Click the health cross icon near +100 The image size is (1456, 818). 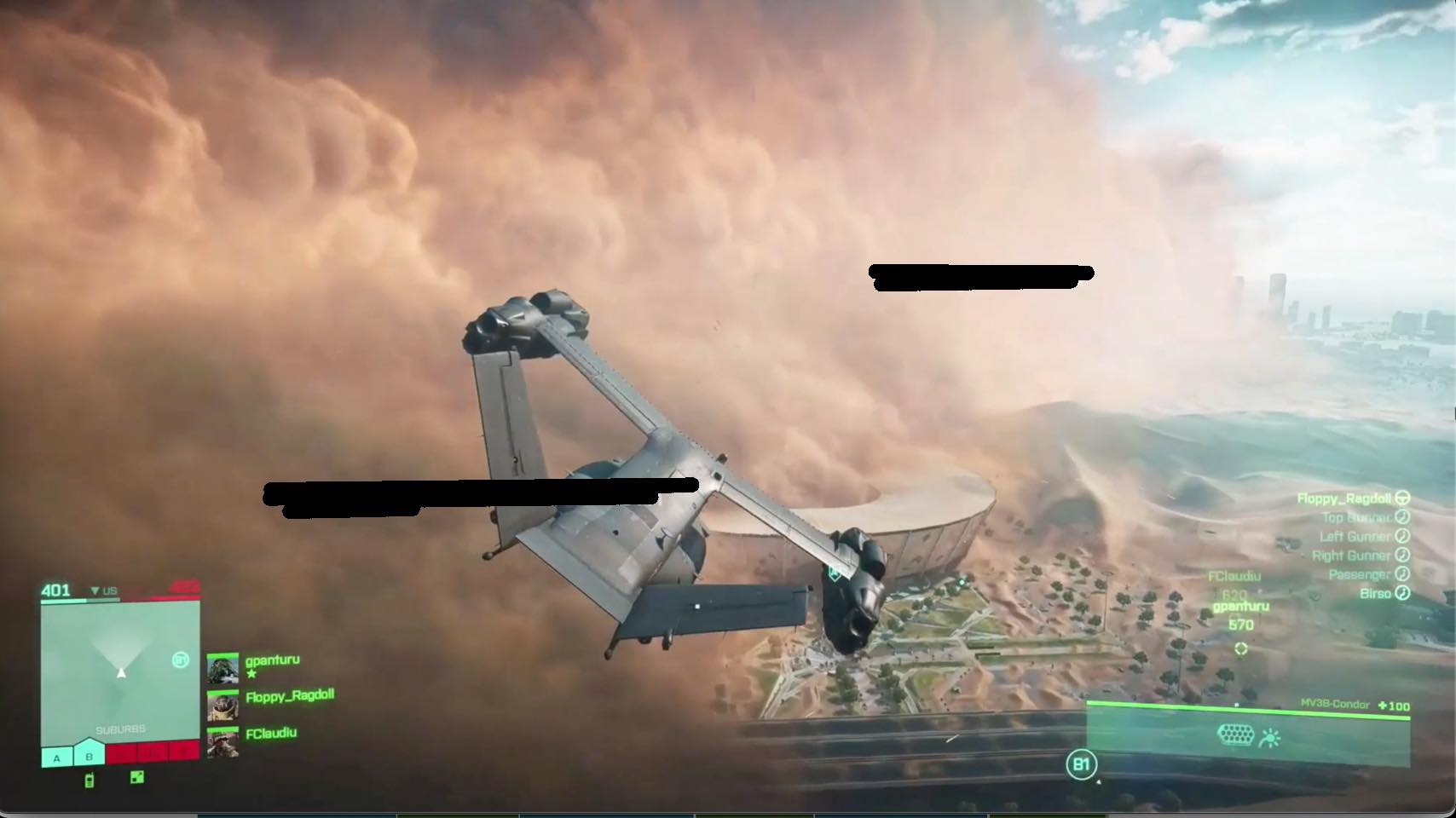(1383, 705)
